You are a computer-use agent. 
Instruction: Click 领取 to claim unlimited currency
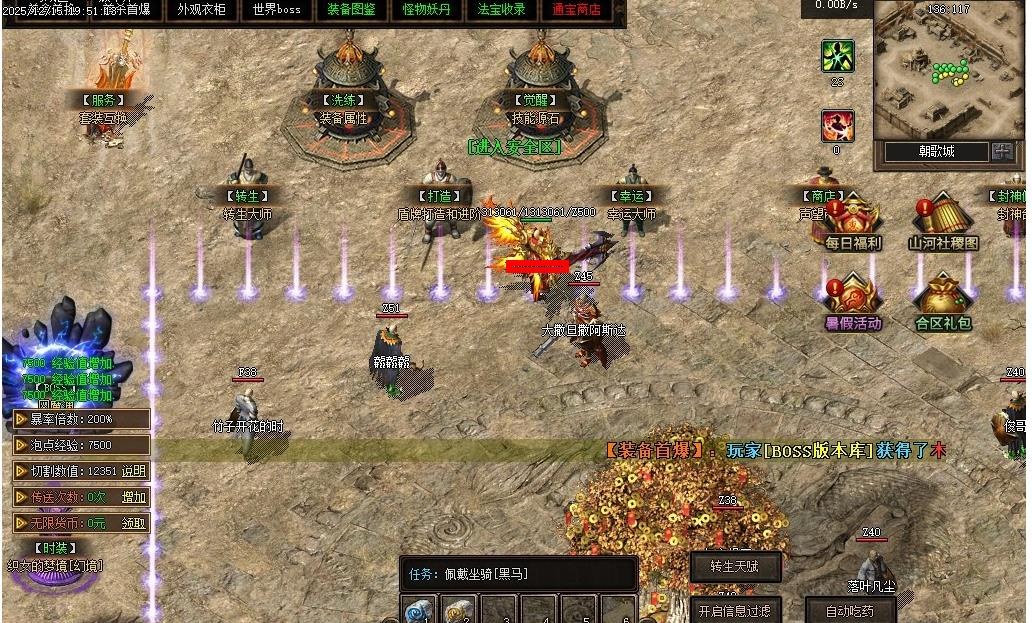click(x=134, y=523)
